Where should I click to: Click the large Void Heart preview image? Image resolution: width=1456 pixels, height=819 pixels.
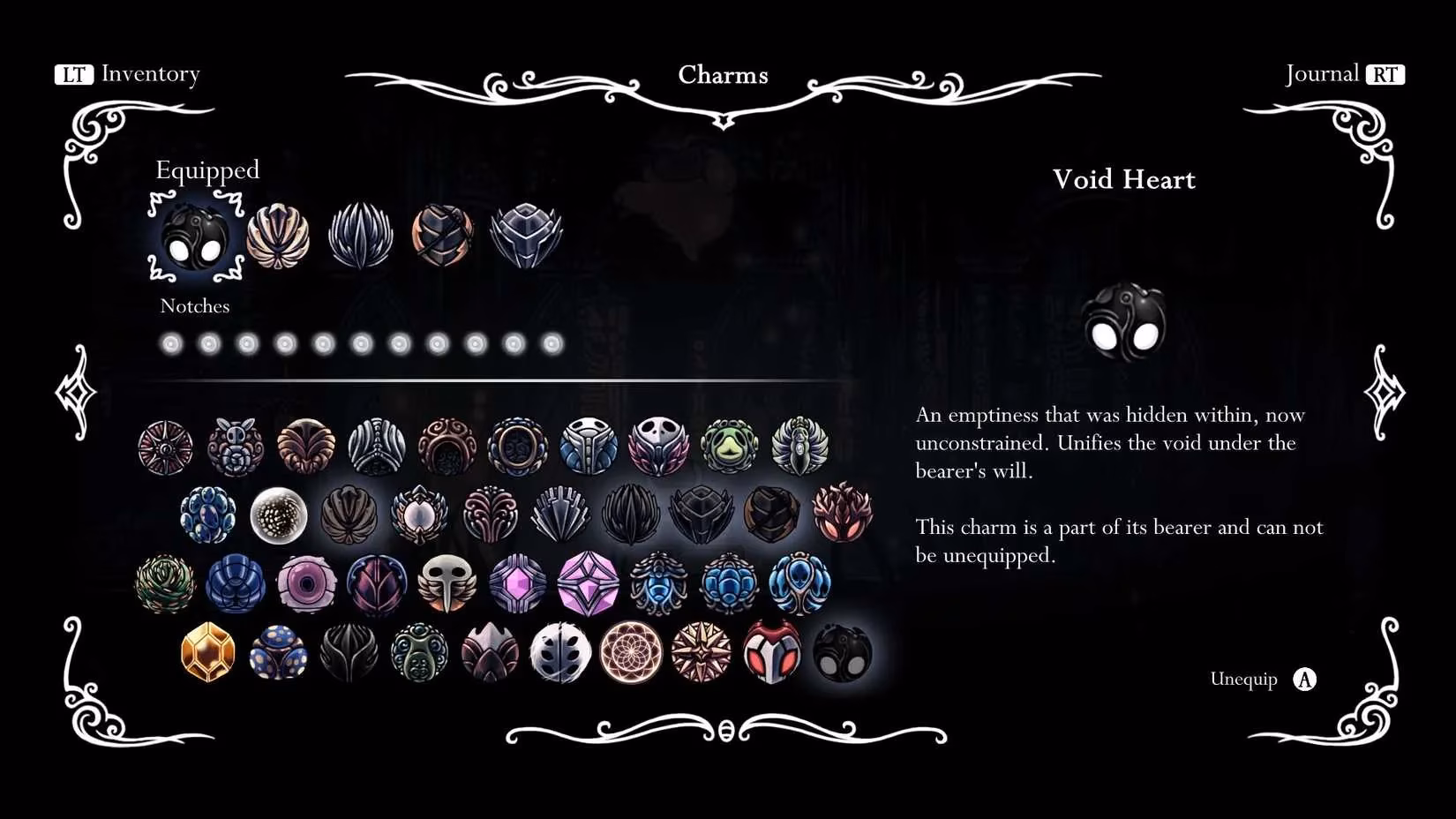coord(1125,321)
